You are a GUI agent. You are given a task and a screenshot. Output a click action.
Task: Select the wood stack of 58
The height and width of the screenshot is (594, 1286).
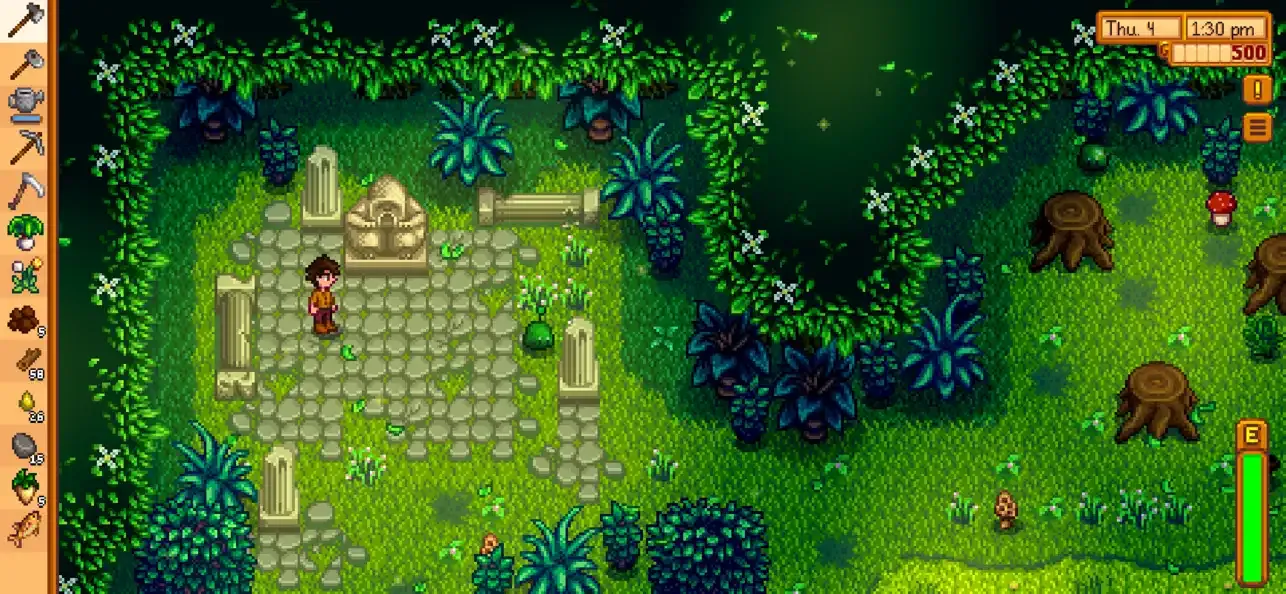point(24,361)
